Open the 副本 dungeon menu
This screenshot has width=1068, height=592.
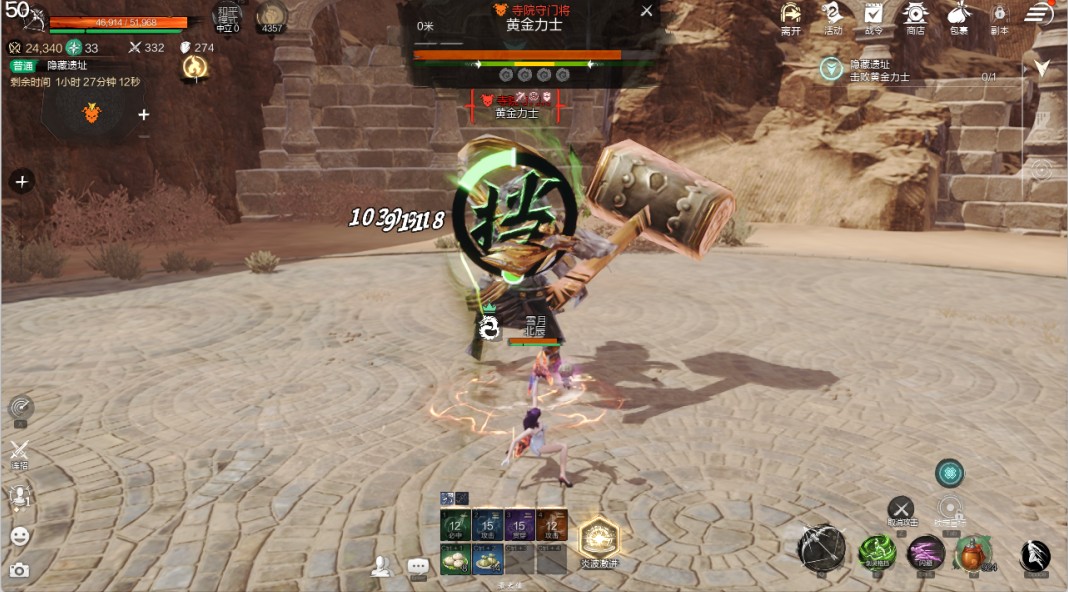999,14
